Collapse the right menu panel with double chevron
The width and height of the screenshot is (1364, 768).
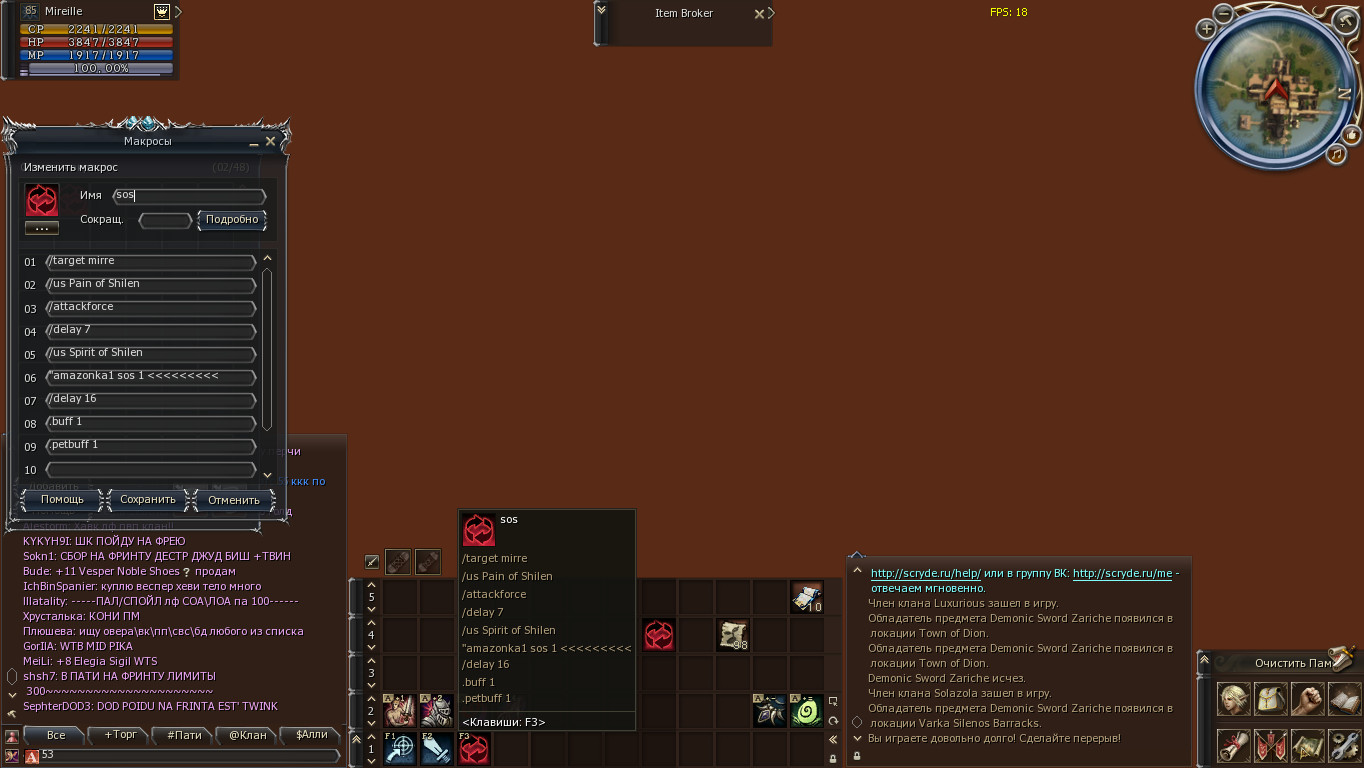(1204, 658)
